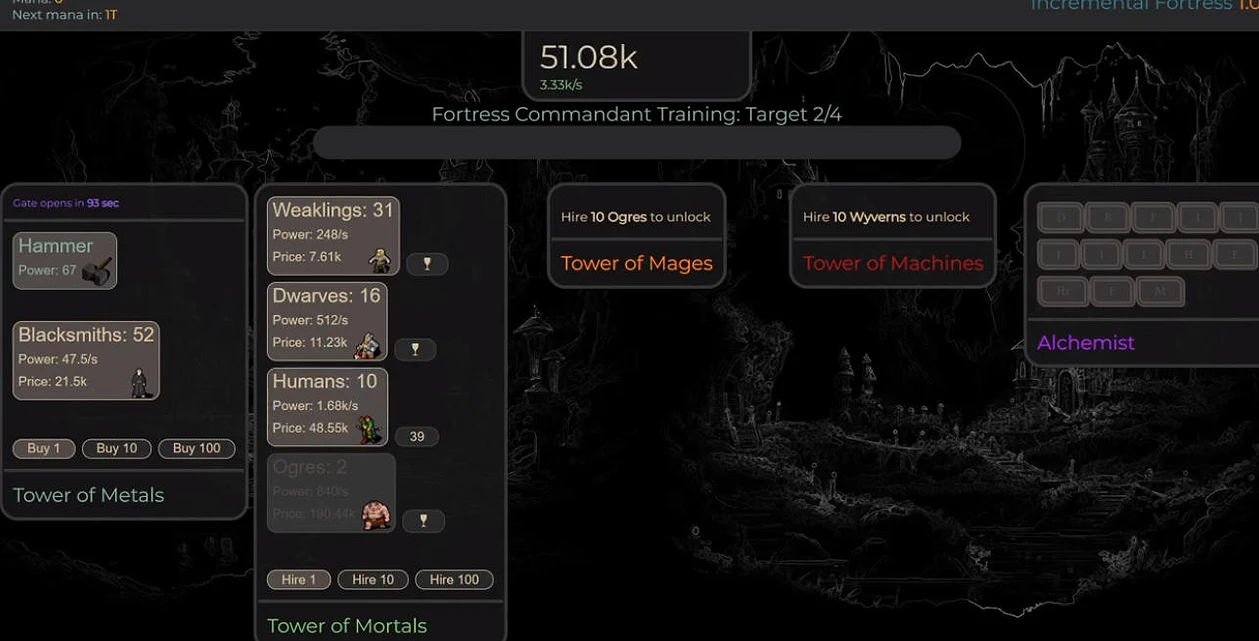
Task: Hire a Human unit
Action: tap(327, 407)
